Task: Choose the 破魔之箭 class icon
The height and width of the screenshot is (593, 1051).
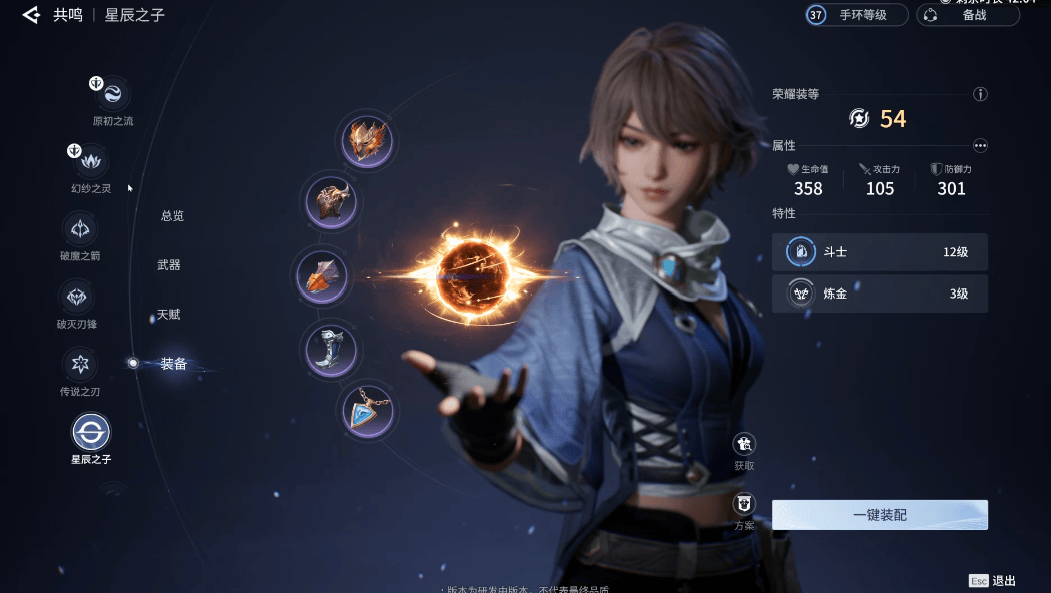Action: pyautogui.click(x=79, y=229)
